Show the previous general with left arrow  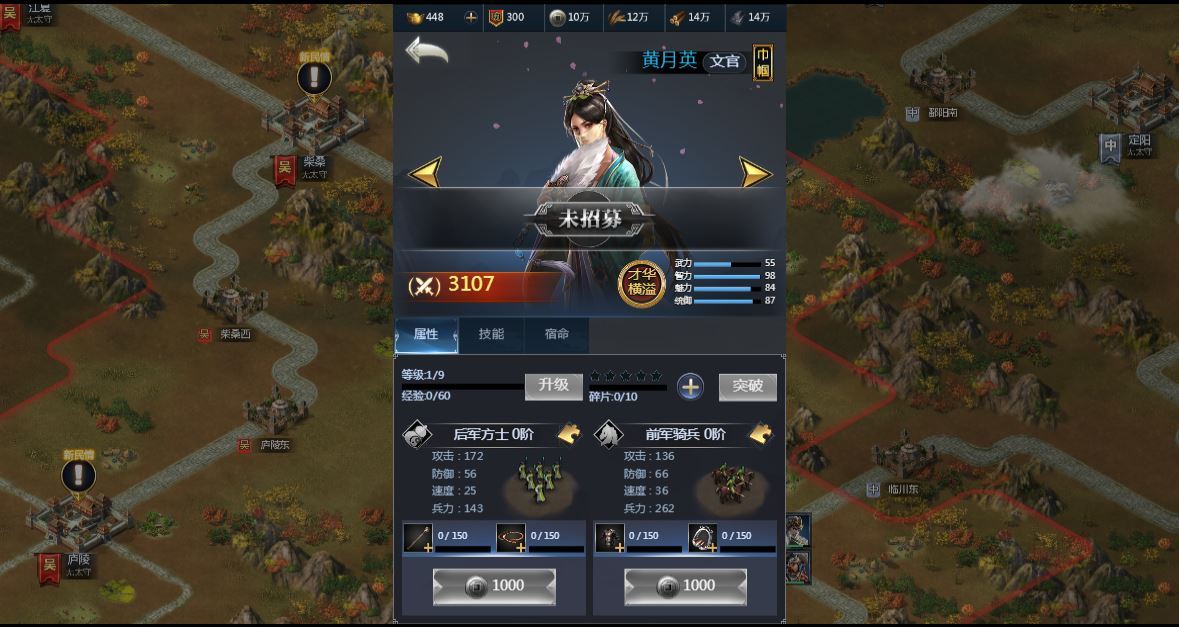425,173
